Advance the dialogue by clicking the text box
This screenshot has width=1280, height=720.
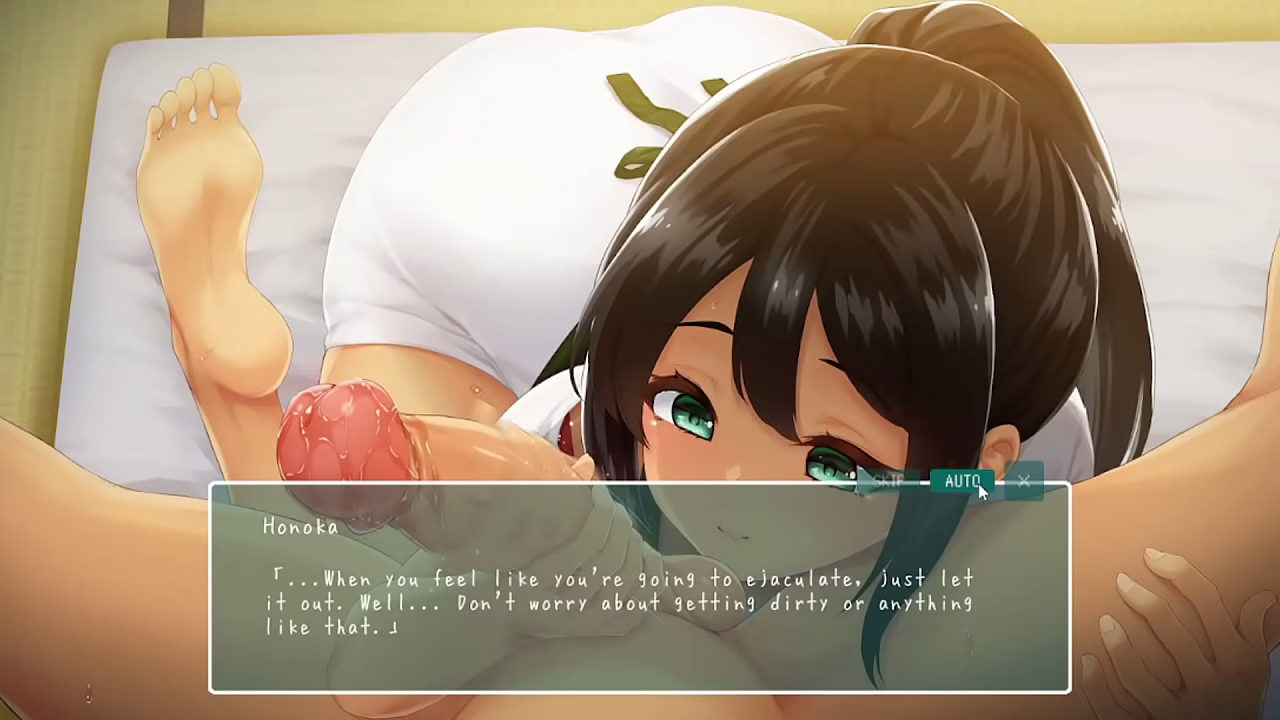click(640, 600)
